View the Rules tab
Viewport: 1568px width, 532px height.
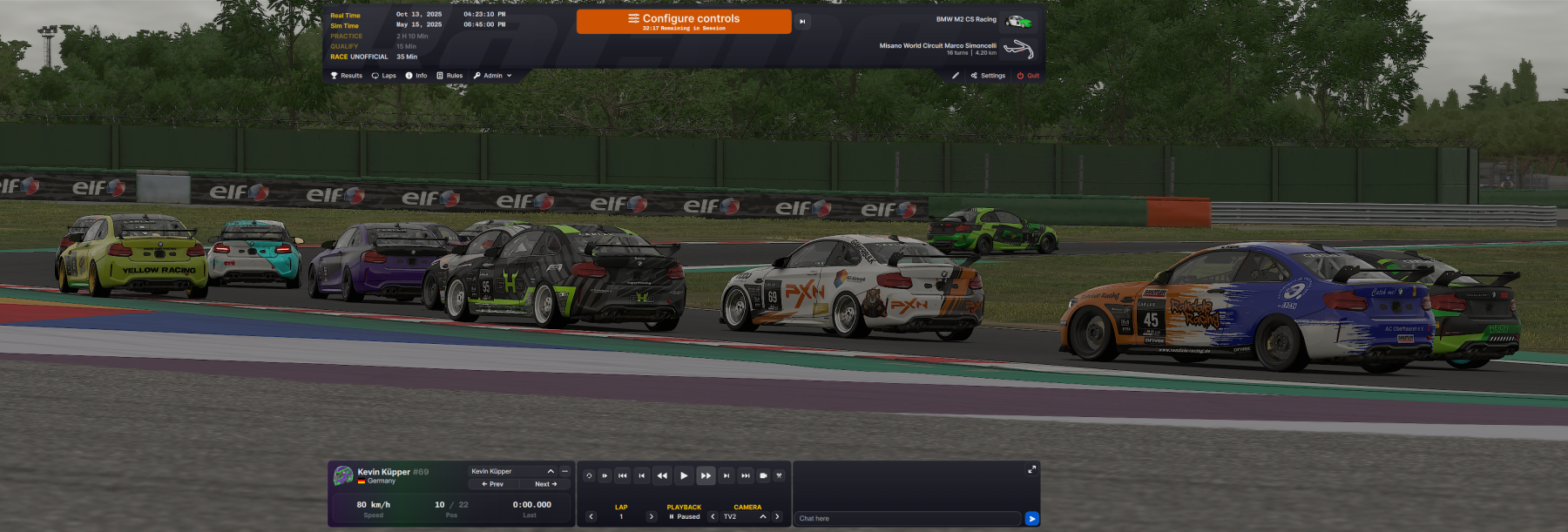click(x=449, y=76)
